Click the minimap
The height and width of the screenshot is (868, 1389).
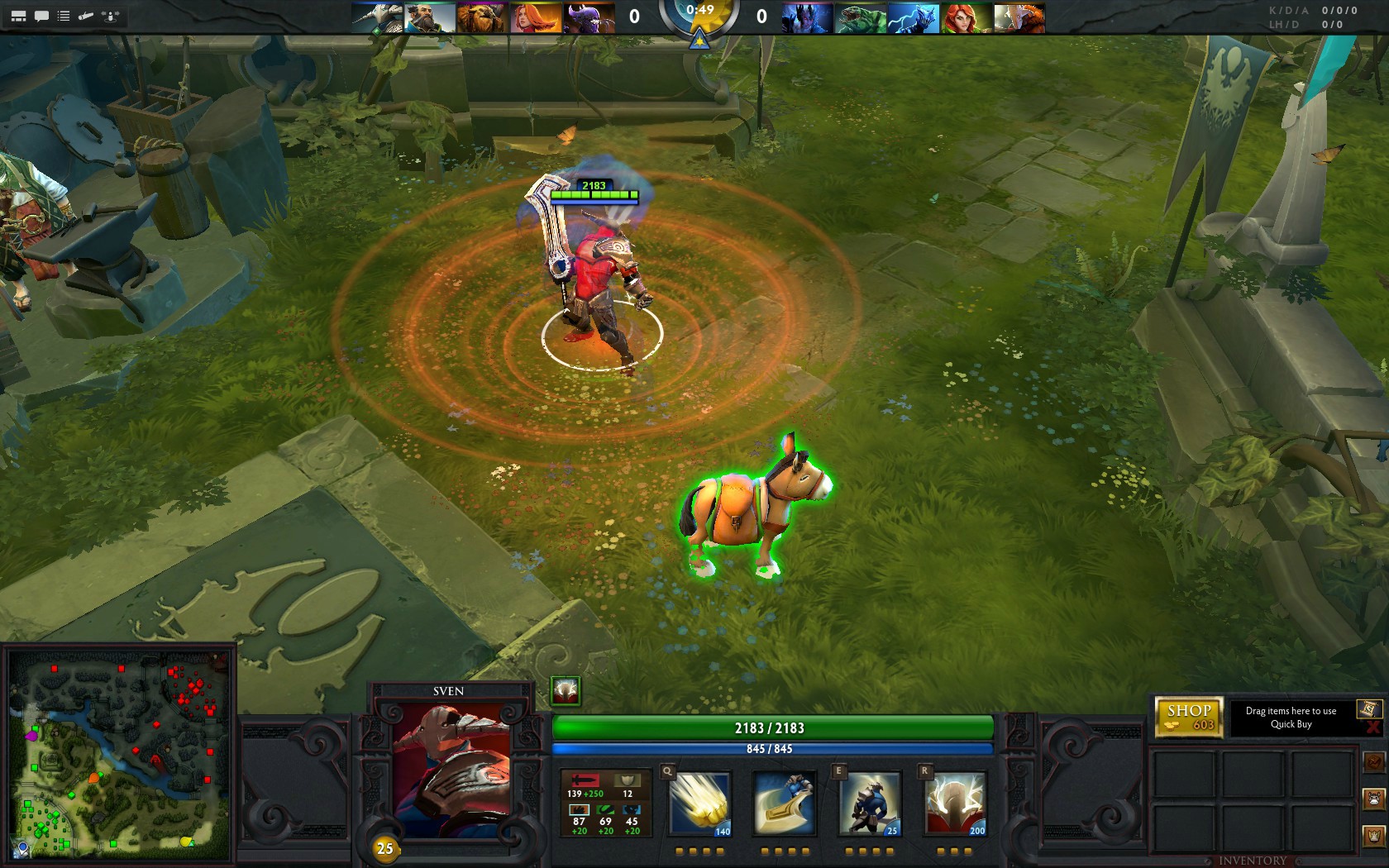[118, 756]
